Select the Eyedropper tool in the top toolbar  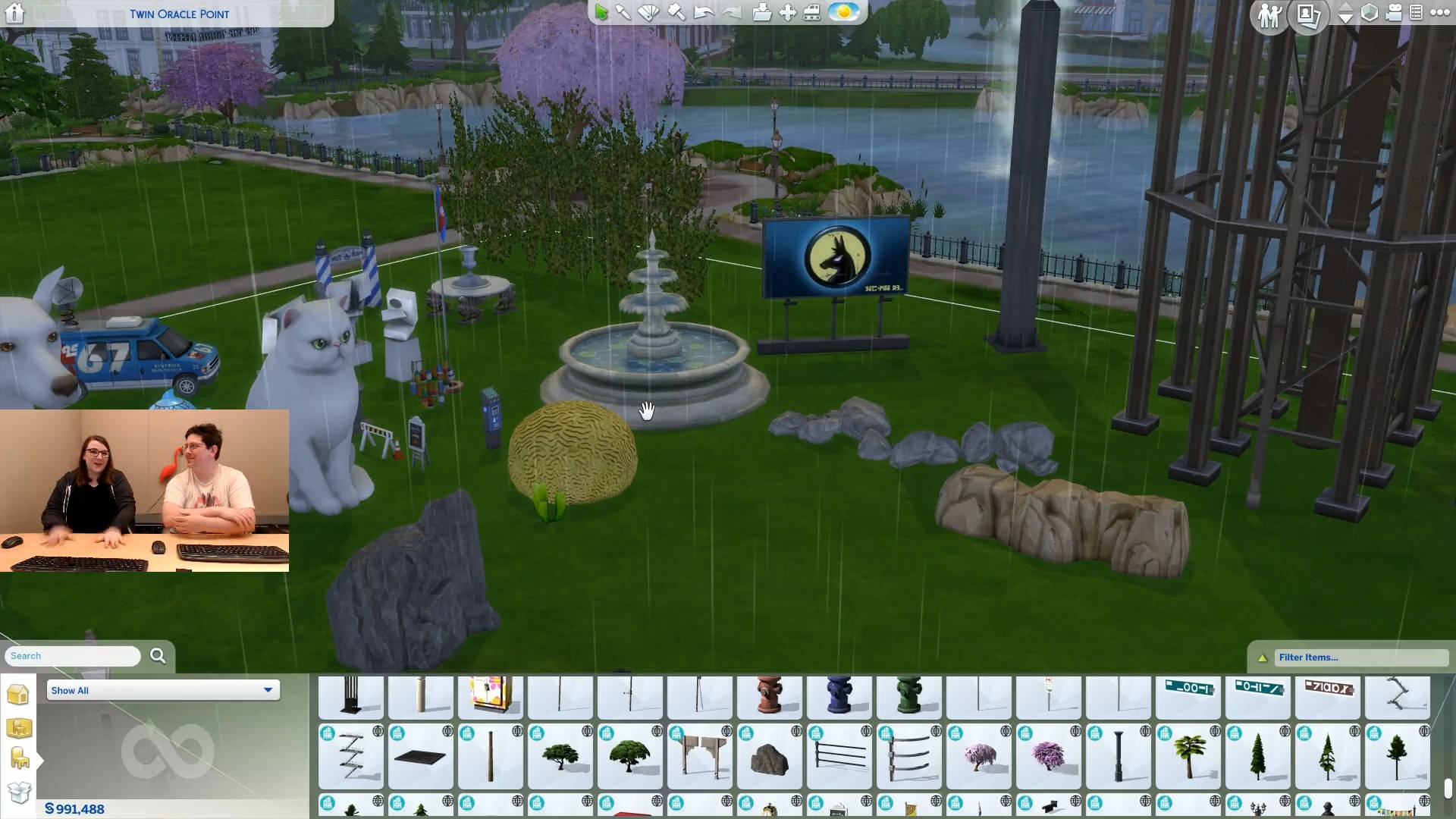point(622,12)
